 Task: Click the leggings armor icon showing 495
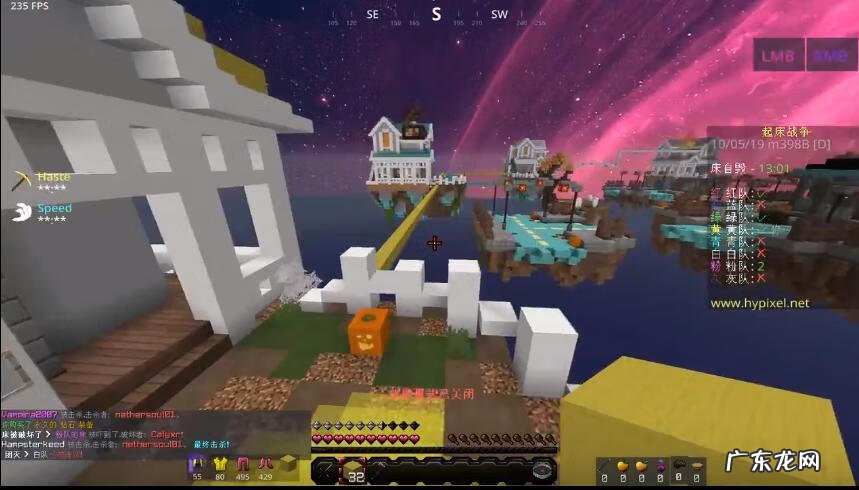pos(243,462)
